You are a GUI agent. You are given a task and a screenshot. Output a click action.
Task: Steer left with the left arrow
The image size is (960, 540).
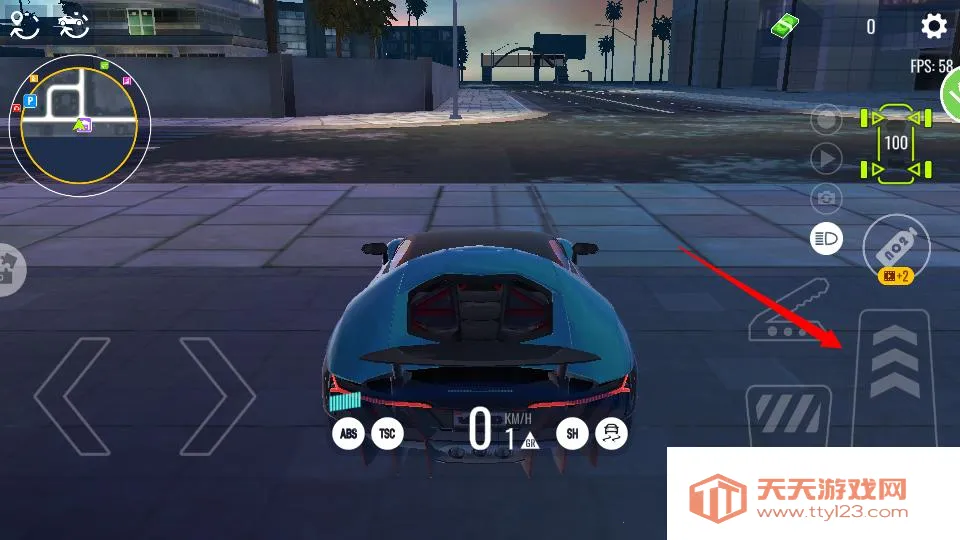coord(73,397)
